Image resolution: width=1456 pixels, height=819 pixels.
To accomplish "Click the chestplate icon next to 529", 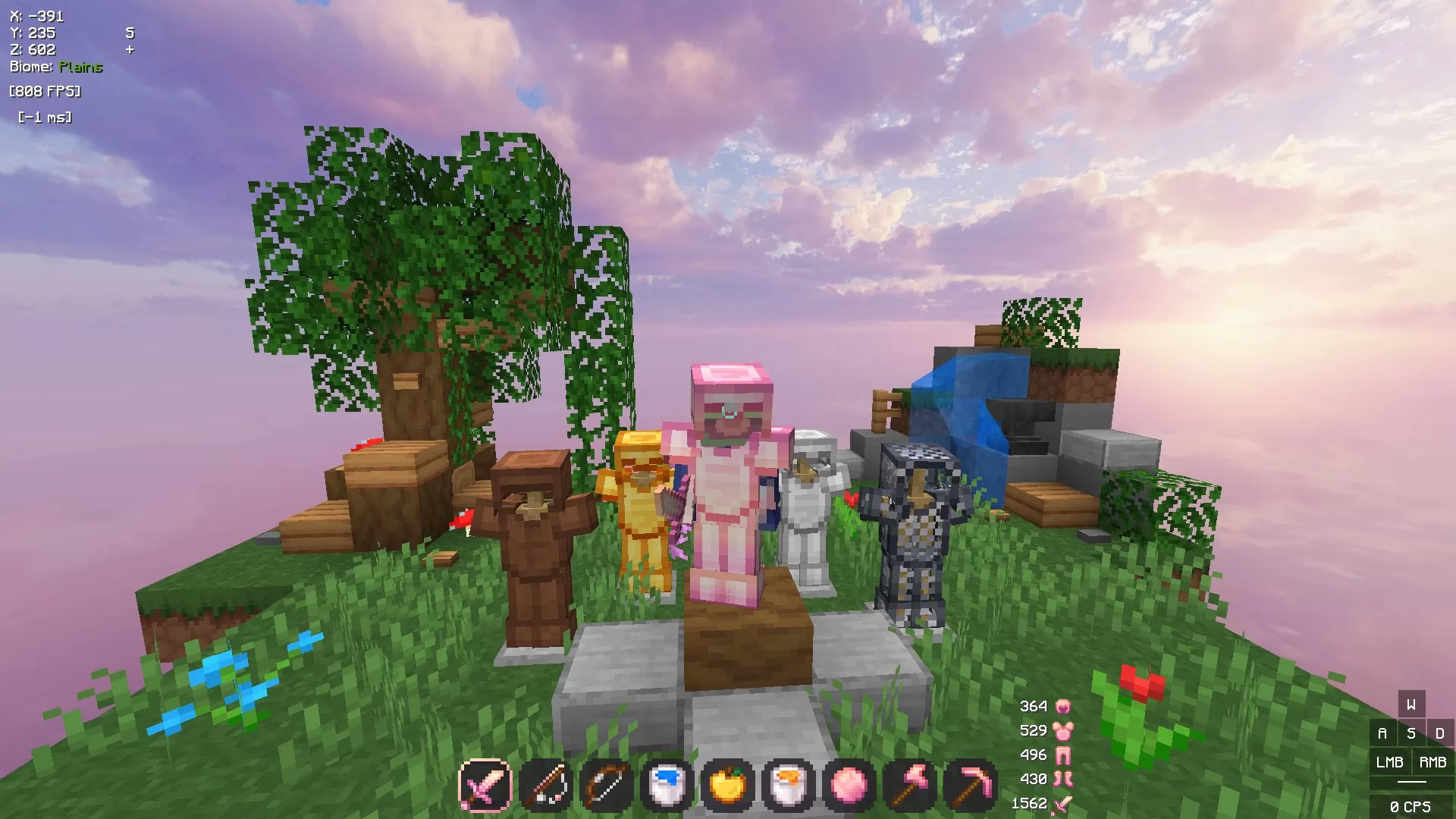I will [1064, 730].
